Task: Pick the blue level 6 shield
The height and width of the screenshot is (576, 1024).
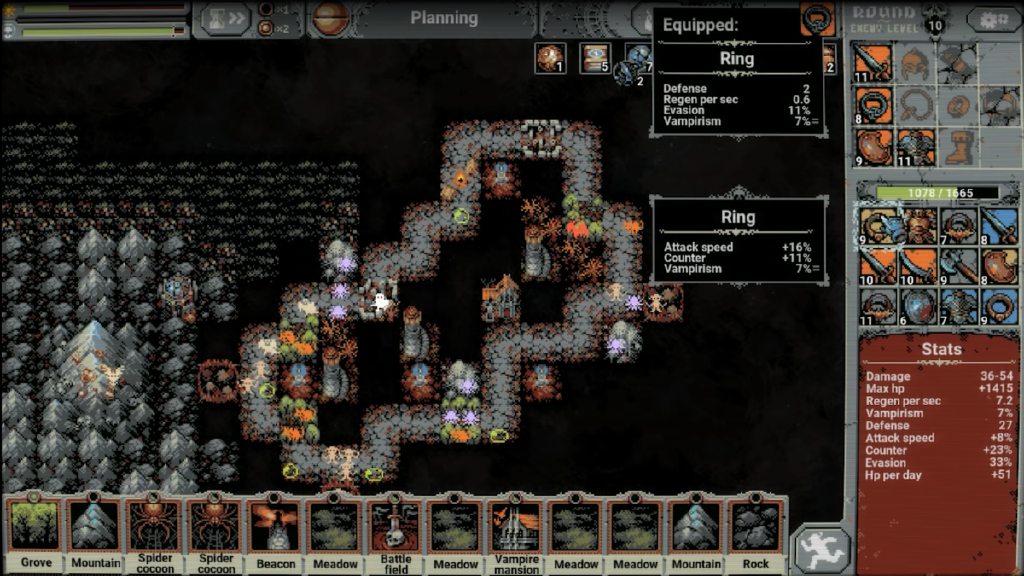Action: pyautogui.click(x=917, y=306)
